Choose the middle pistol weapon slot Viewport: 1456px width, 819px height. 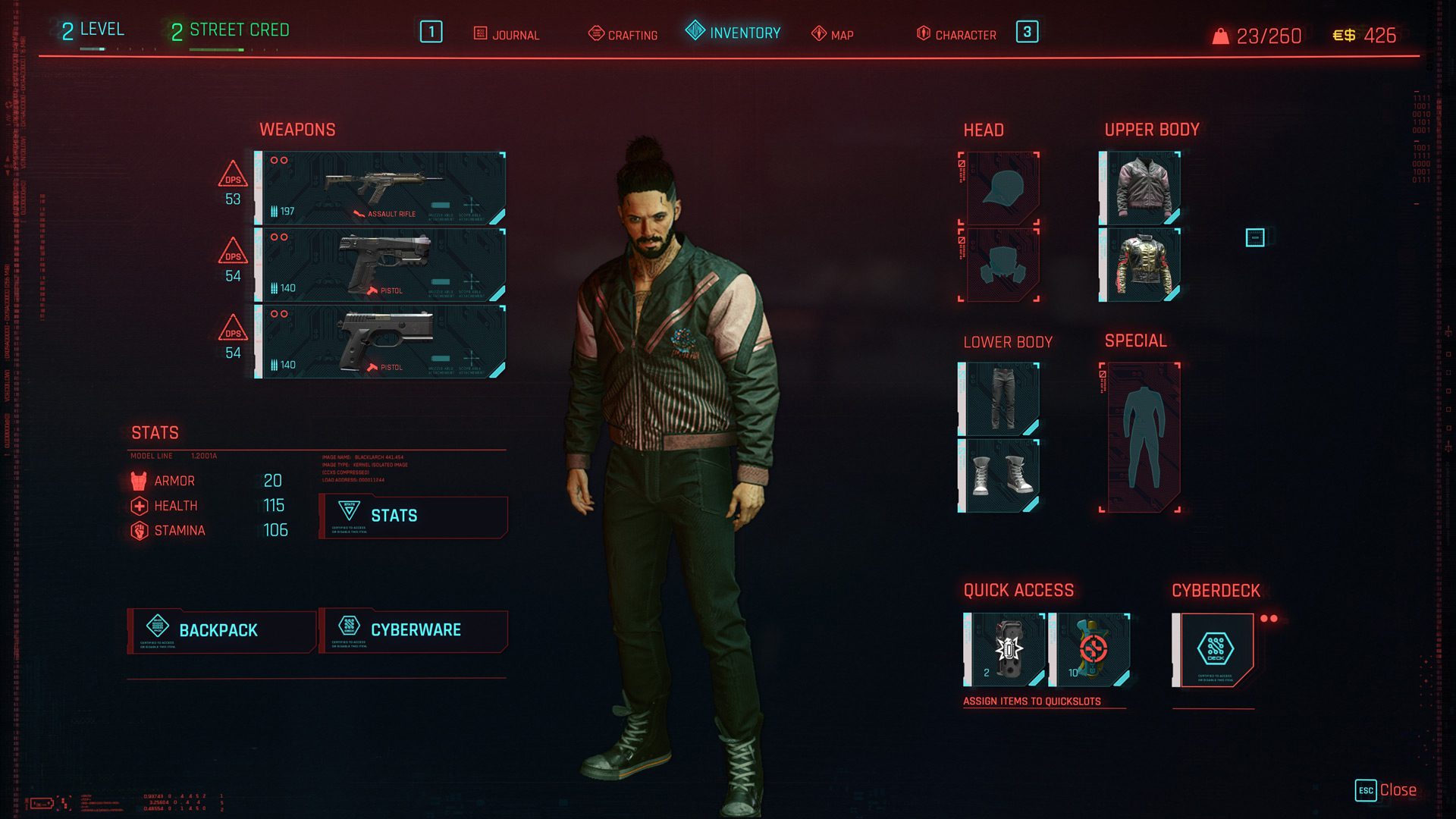(x=381, y=265)
